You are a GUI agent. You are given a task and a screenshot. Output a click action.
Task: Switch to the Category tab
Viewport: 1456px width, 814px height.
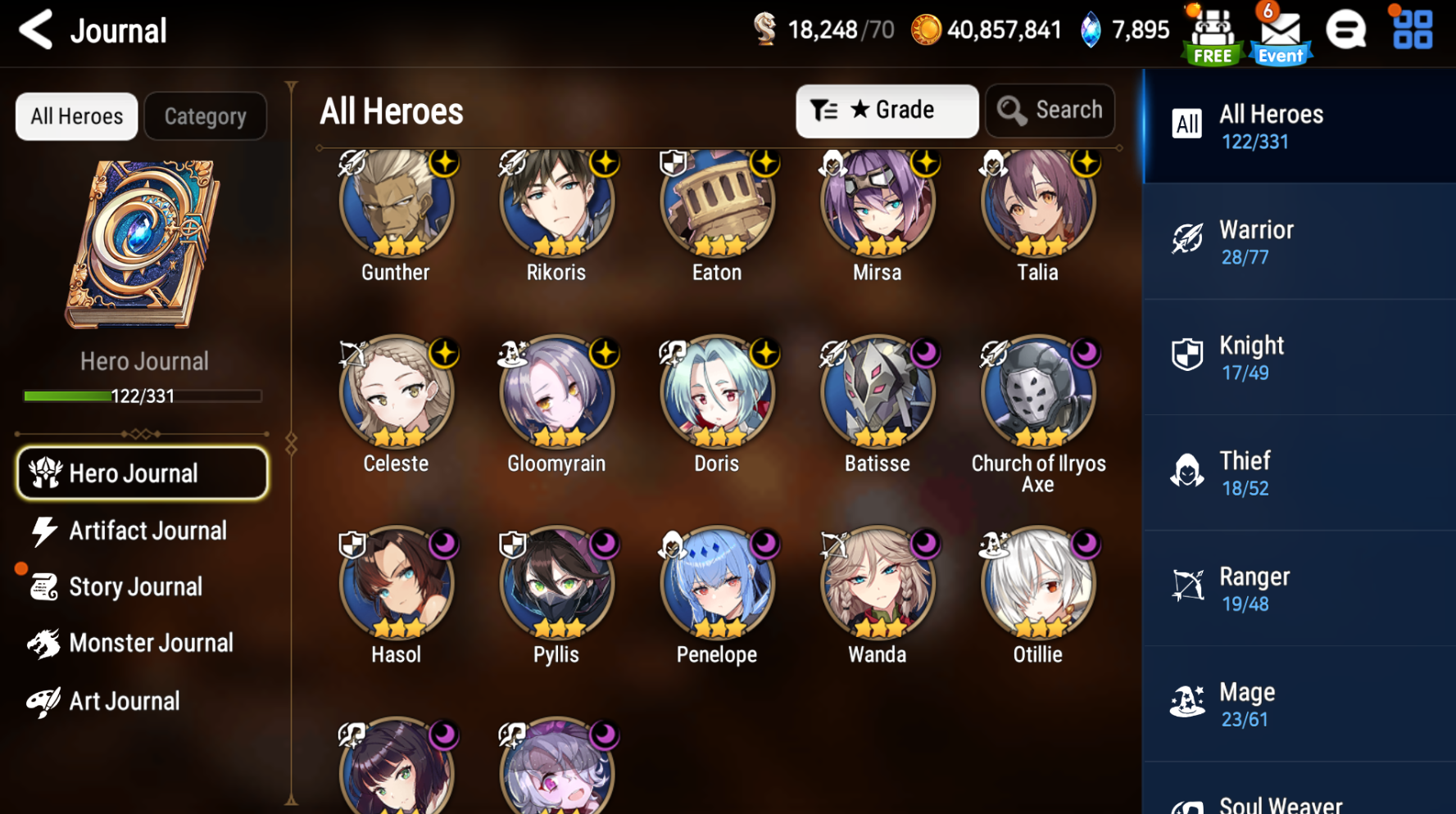click(205, 115)
